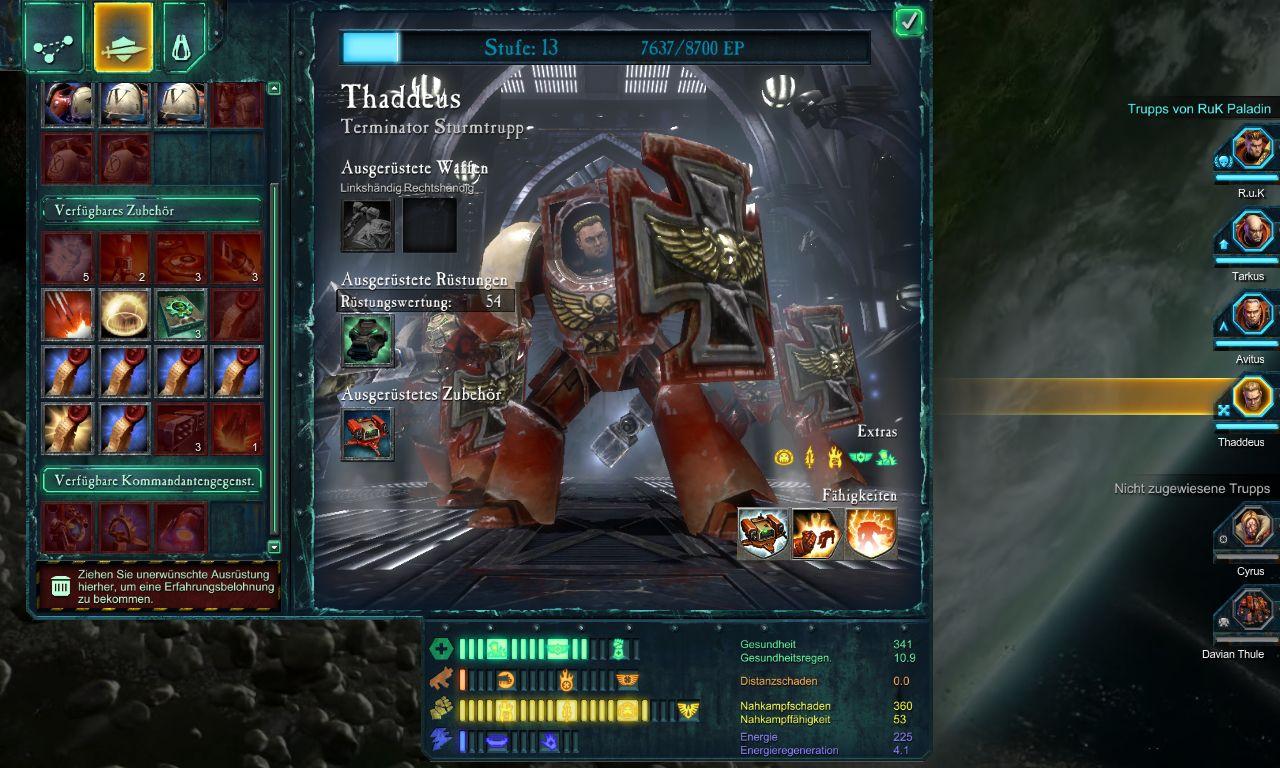Select the missile barrage accessory item
The height and width of the screenshot is (768, 1280).
(x=68, y=314)
